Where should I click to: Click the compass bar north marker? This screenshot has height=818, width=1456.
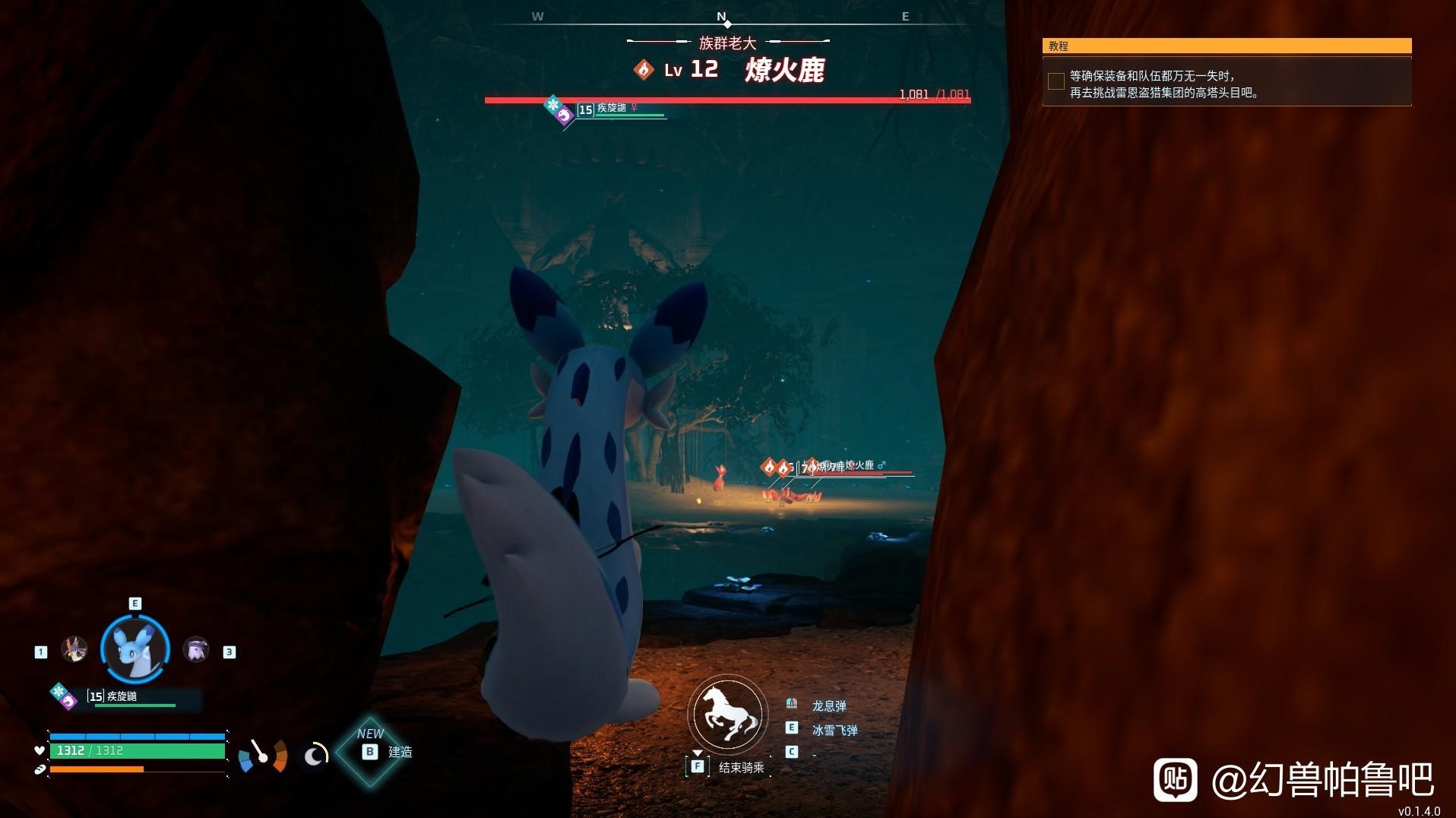pos(722,17)
